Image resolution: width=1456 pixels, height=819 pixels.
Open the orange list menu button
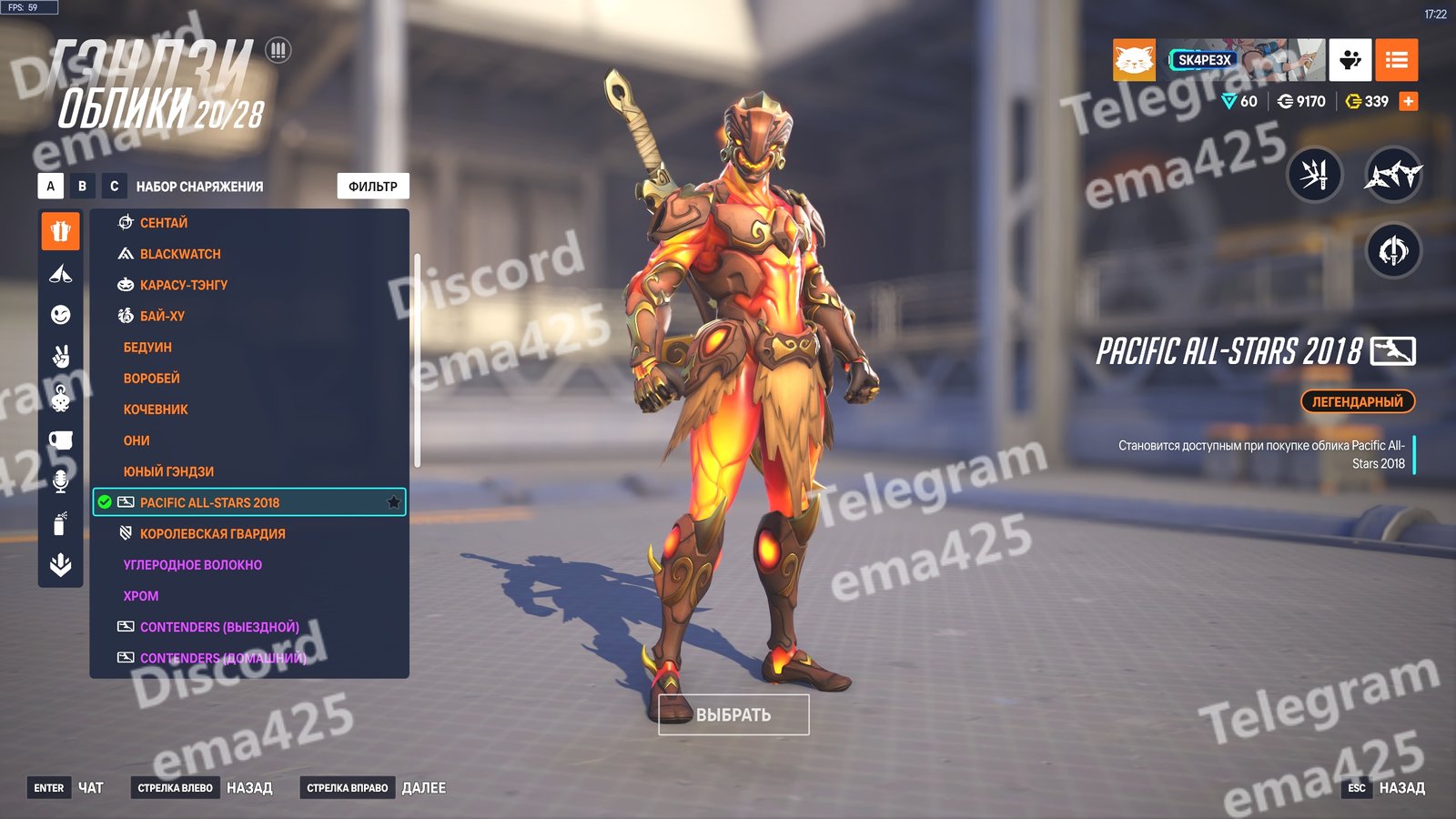tap(1396, 60)
